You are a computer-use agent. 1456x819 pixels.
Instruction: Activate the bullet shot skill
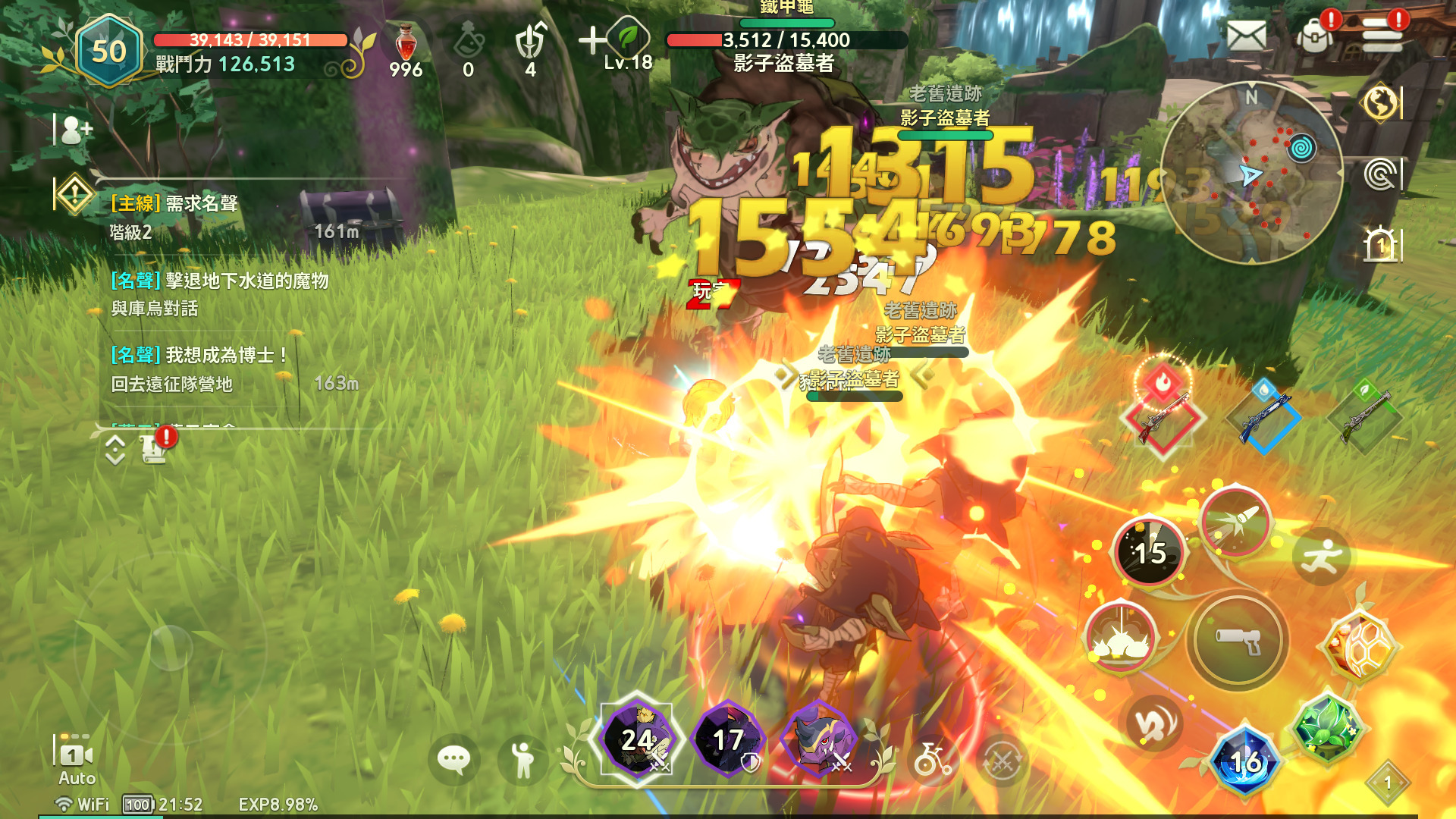1235,523
